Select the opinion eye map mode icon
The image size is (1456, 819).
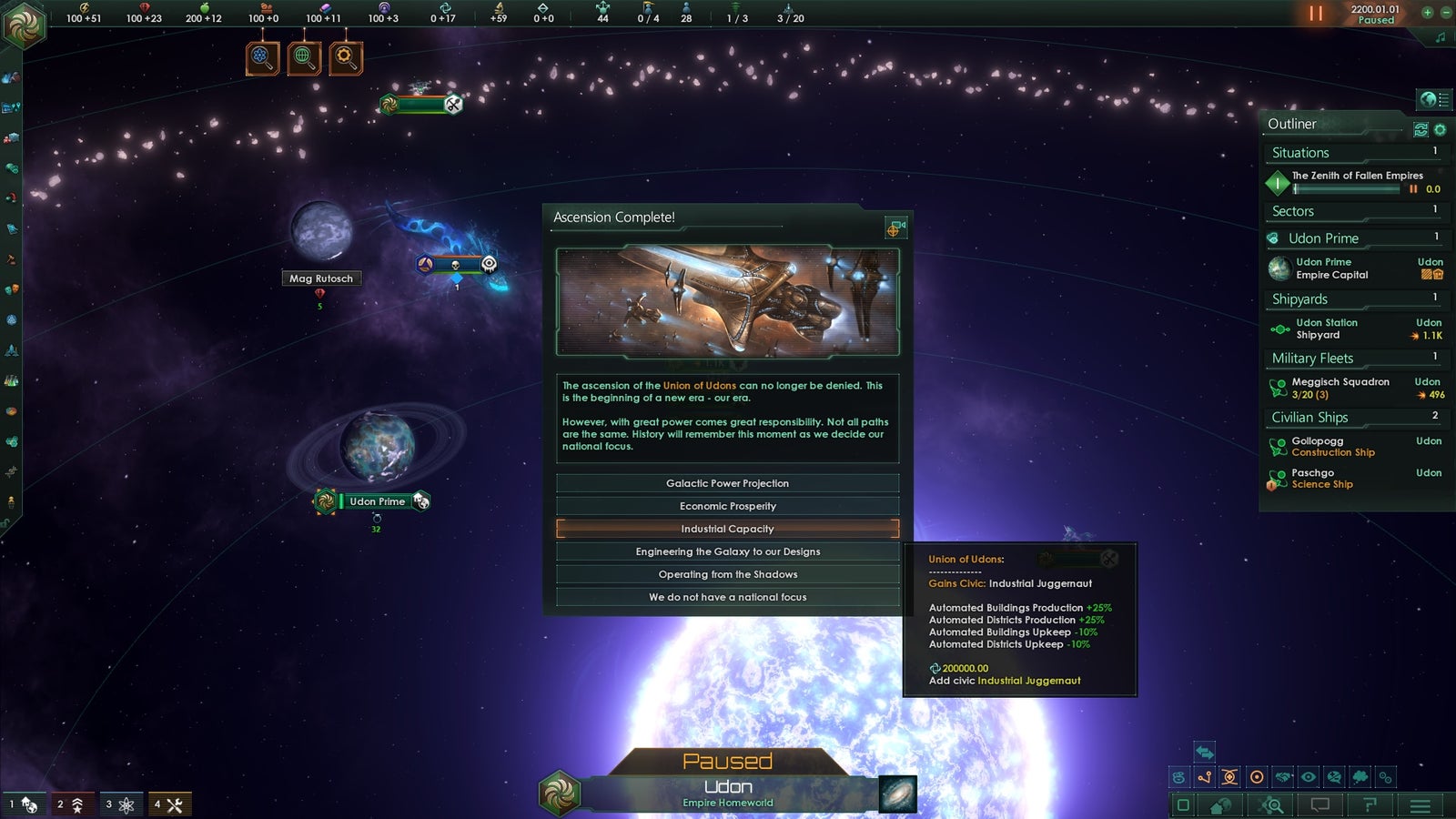[1309, 776]
